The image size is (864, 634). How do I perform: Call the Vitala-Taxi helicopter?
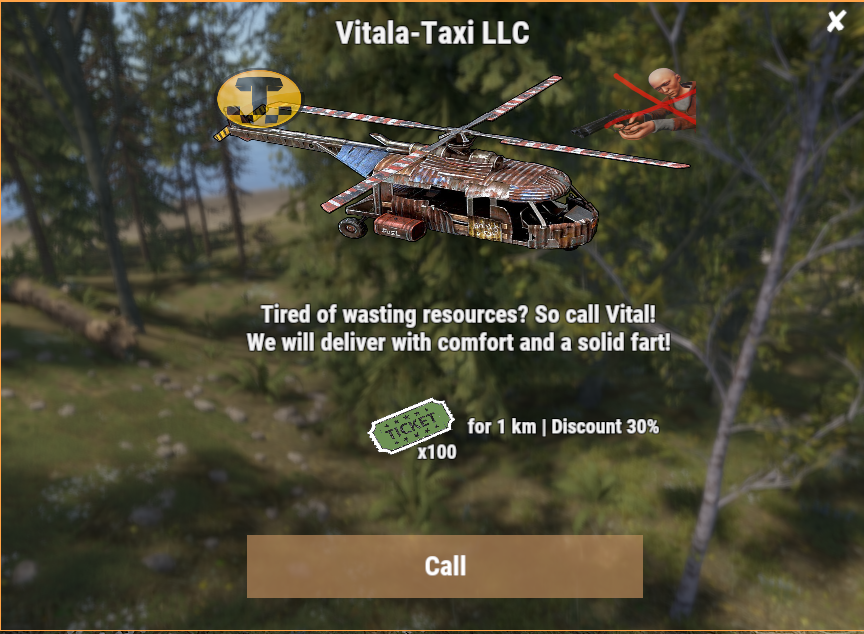click(x=444, y=566)
